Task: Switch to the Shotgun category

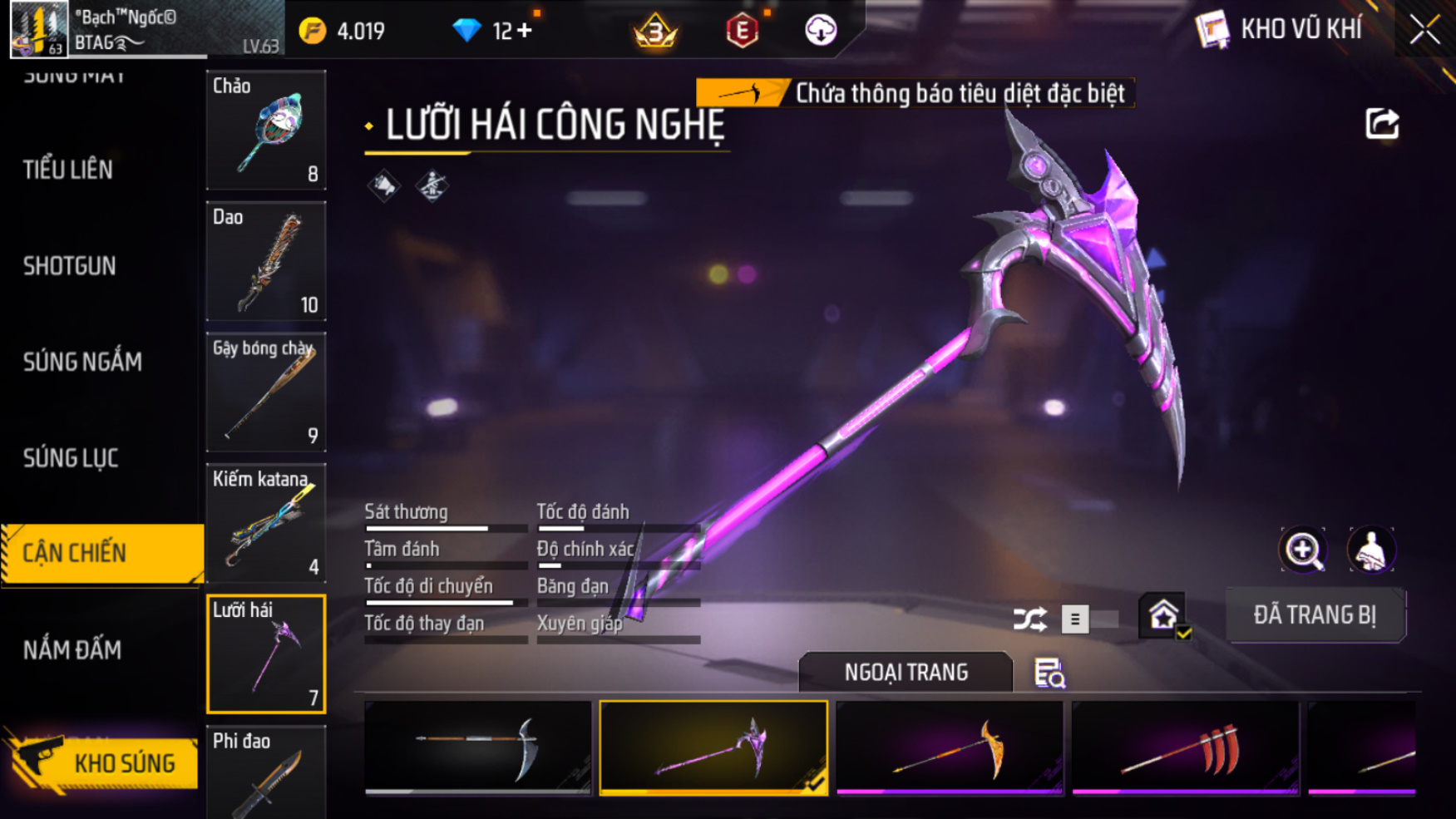Action: pyautogui.click(x=70, y=266)
